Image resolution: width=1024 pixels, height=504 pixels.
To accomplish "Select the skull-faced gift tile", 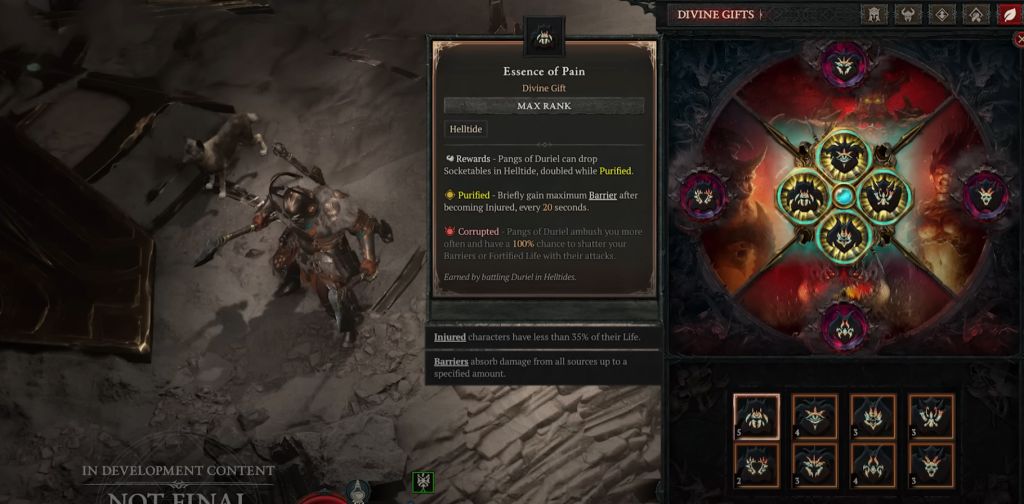I will [x=931, y=465].
